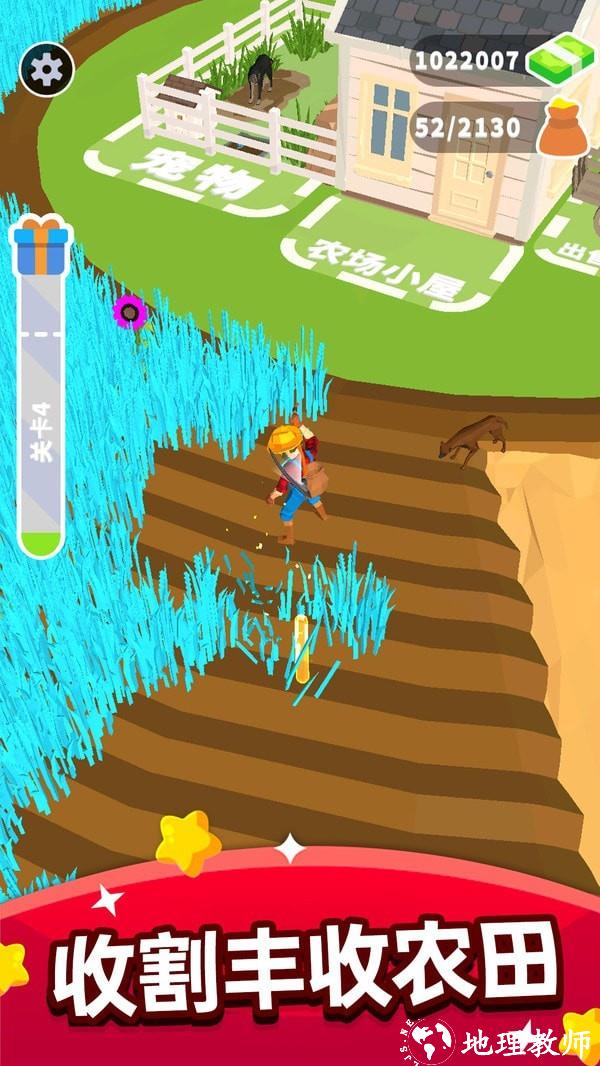Screen dimensions: 600x1066
Task: Open settings with the gear icon
Action: point(47,69)
